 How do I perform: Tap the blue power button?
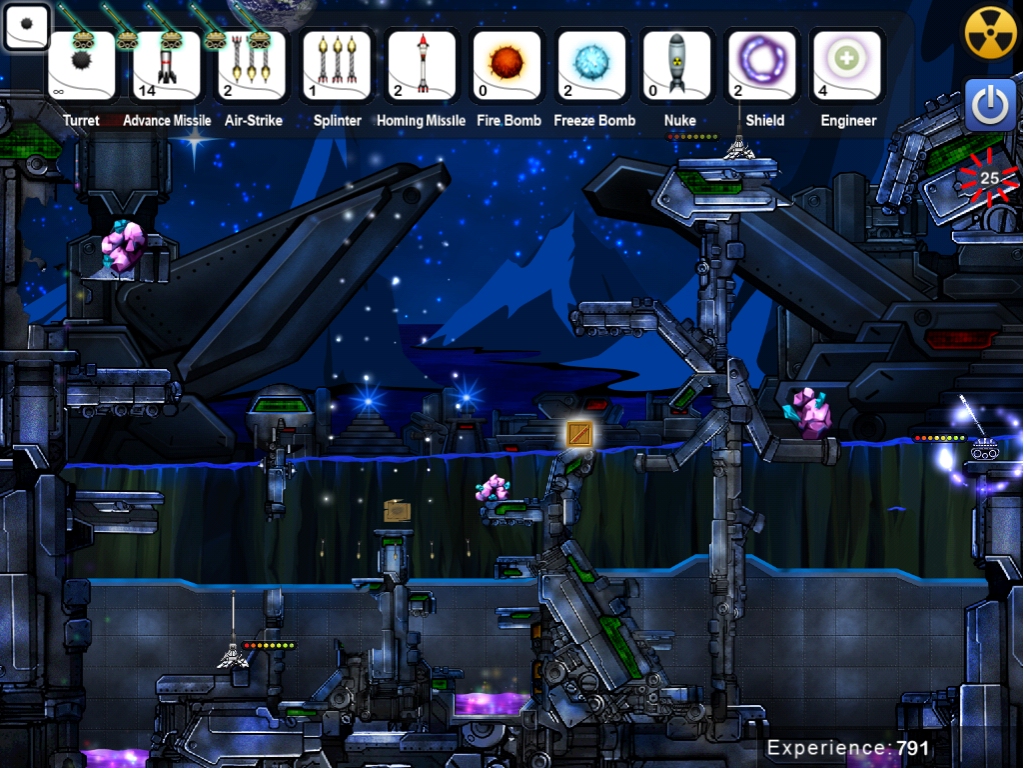pyautogui.click(x=990, y=106)
